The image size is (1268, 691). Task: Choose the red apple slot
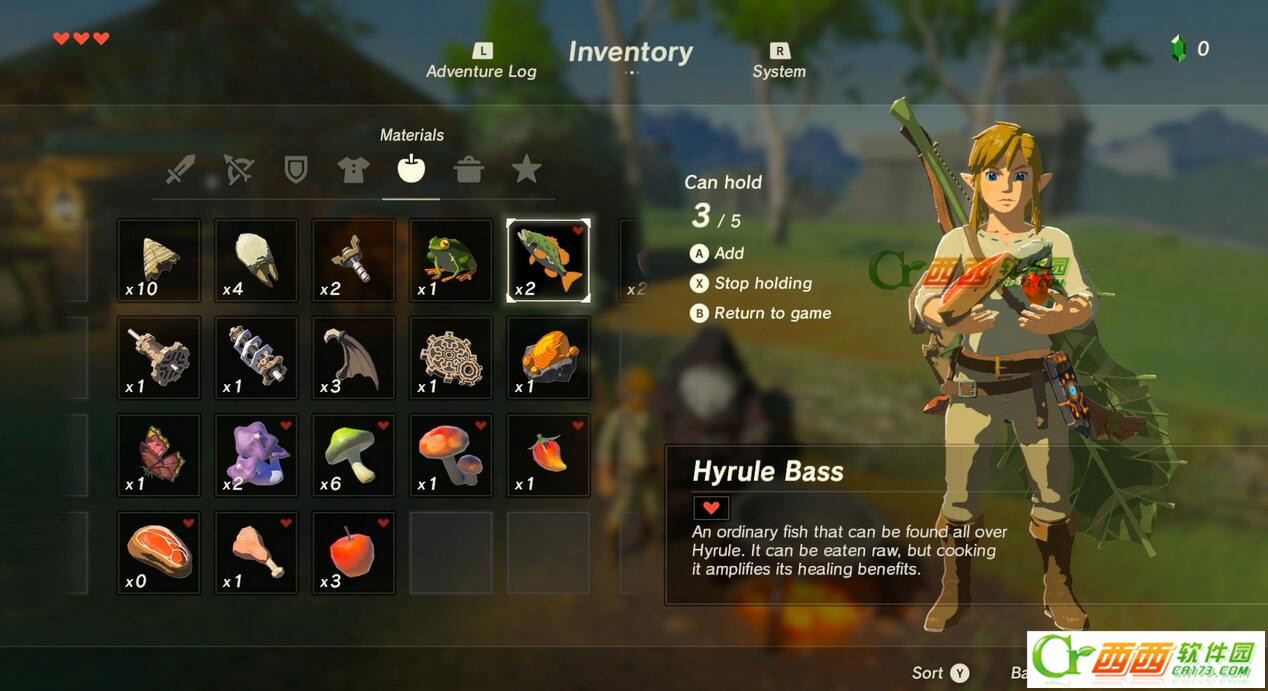(x=354, y=552)
